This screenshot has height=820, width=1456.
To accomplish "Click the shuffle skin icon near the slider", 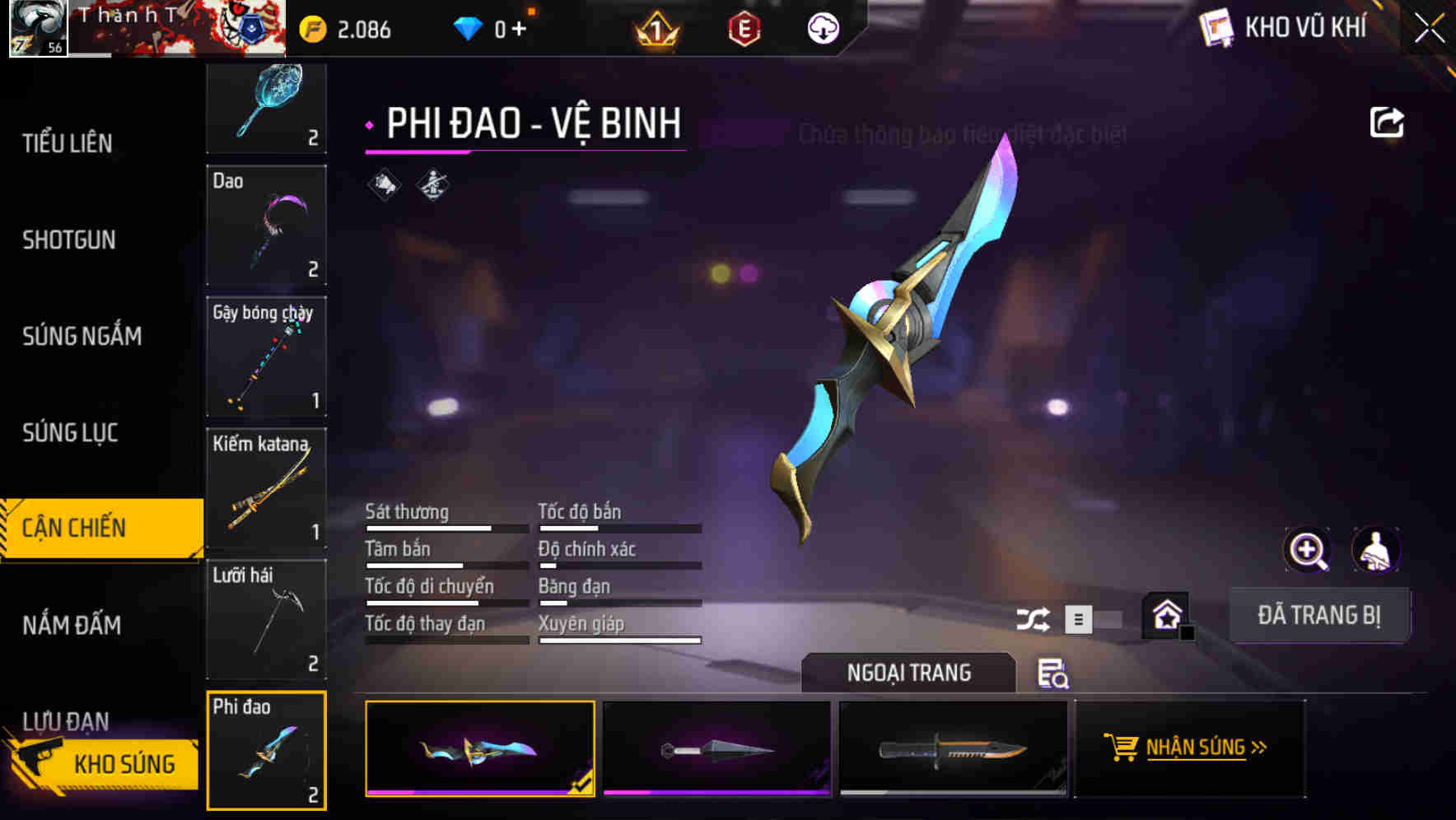I will pyautogui.click(x=1034, y=618).
